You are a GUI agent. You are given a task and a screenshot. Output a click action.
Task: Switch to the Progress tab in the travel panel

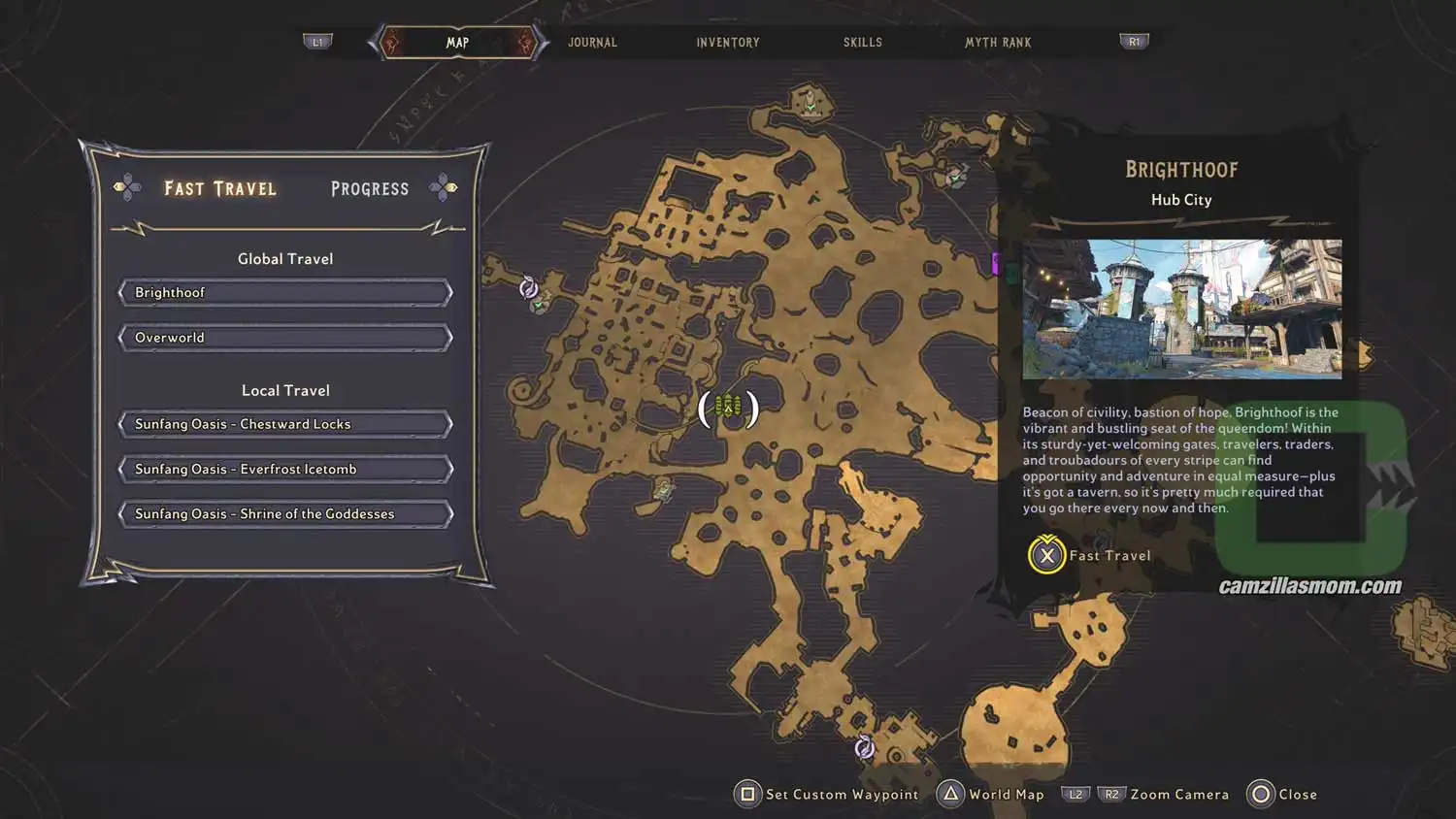pos(369,188)
